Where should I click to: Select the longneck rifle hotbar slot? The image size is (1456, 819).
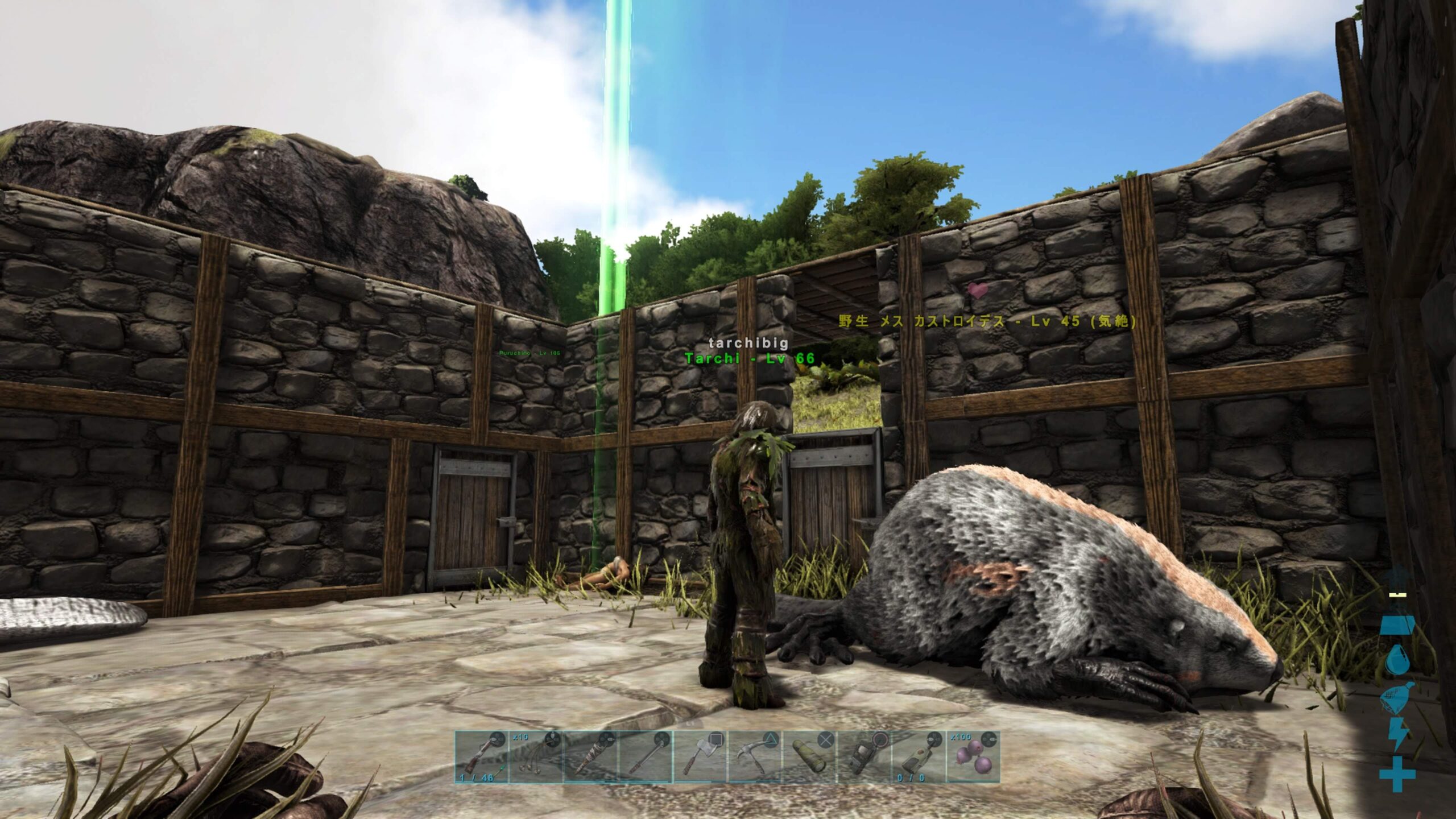tap(481, 757)
